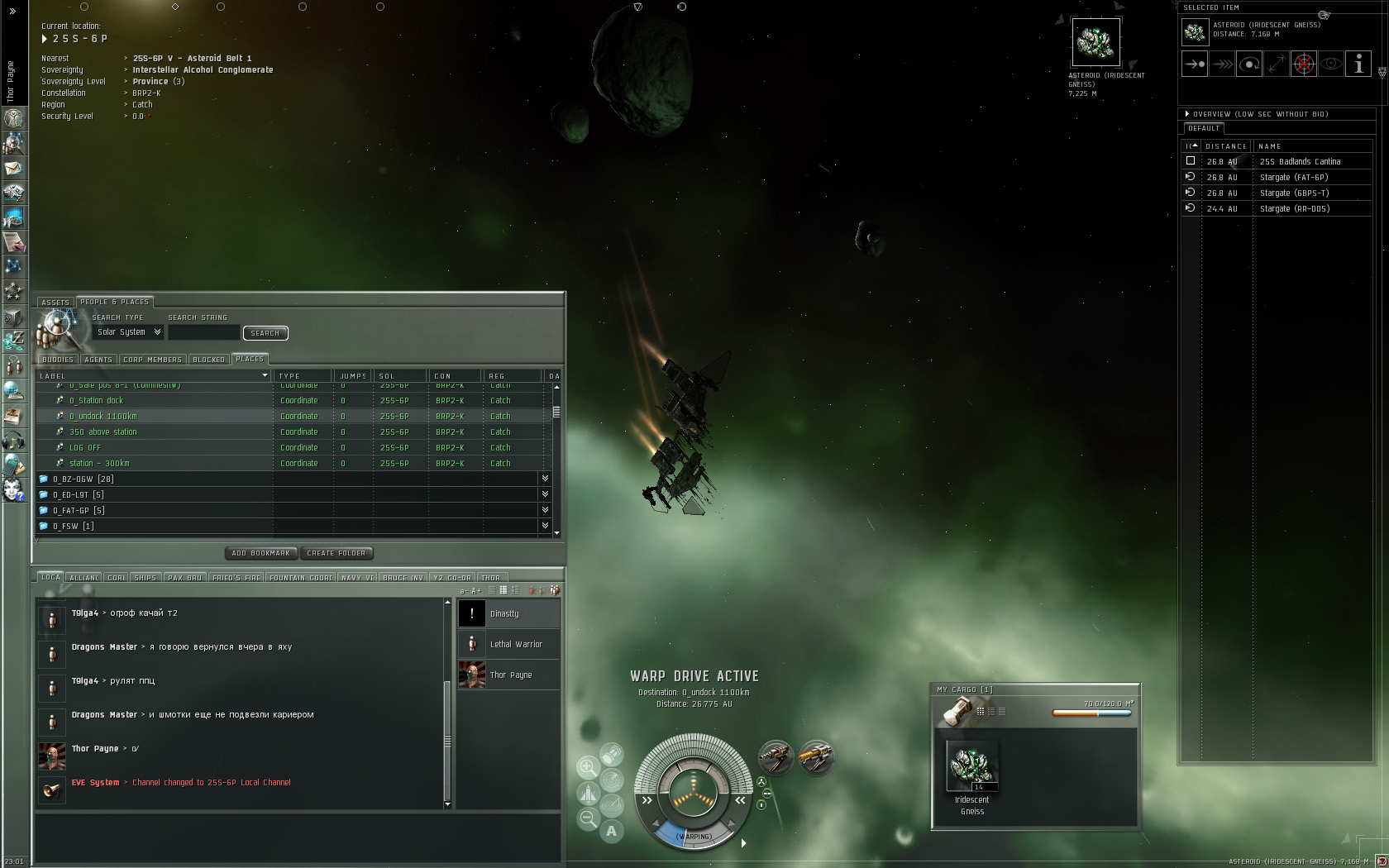Show the Blocked tab
Viewport: 1389px width, 868px height.
click(x=208, y=360)
